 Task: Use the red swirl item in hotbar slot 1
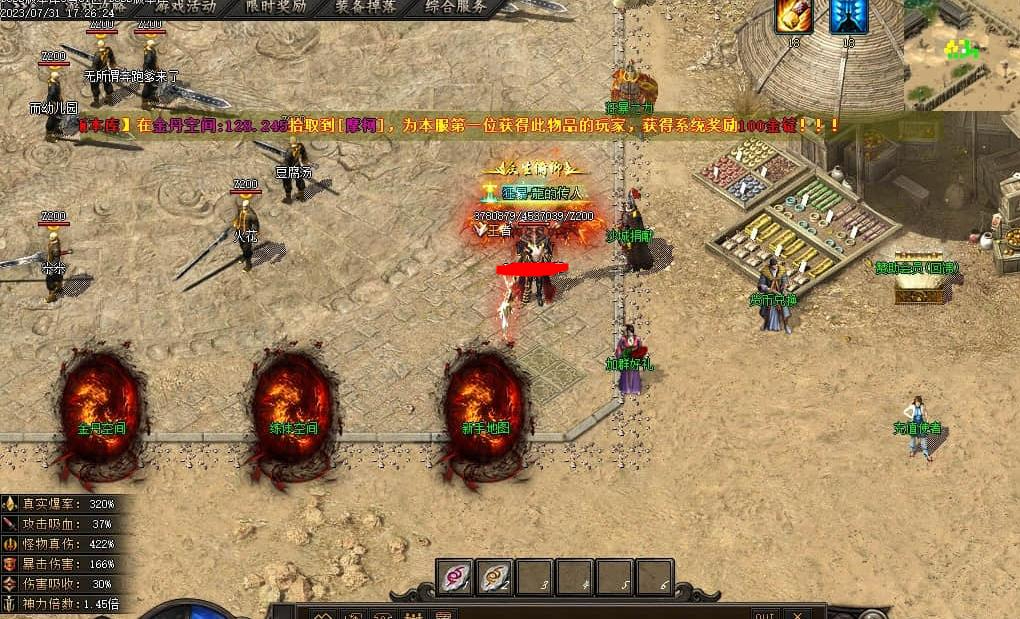click(x=455, y=577)
